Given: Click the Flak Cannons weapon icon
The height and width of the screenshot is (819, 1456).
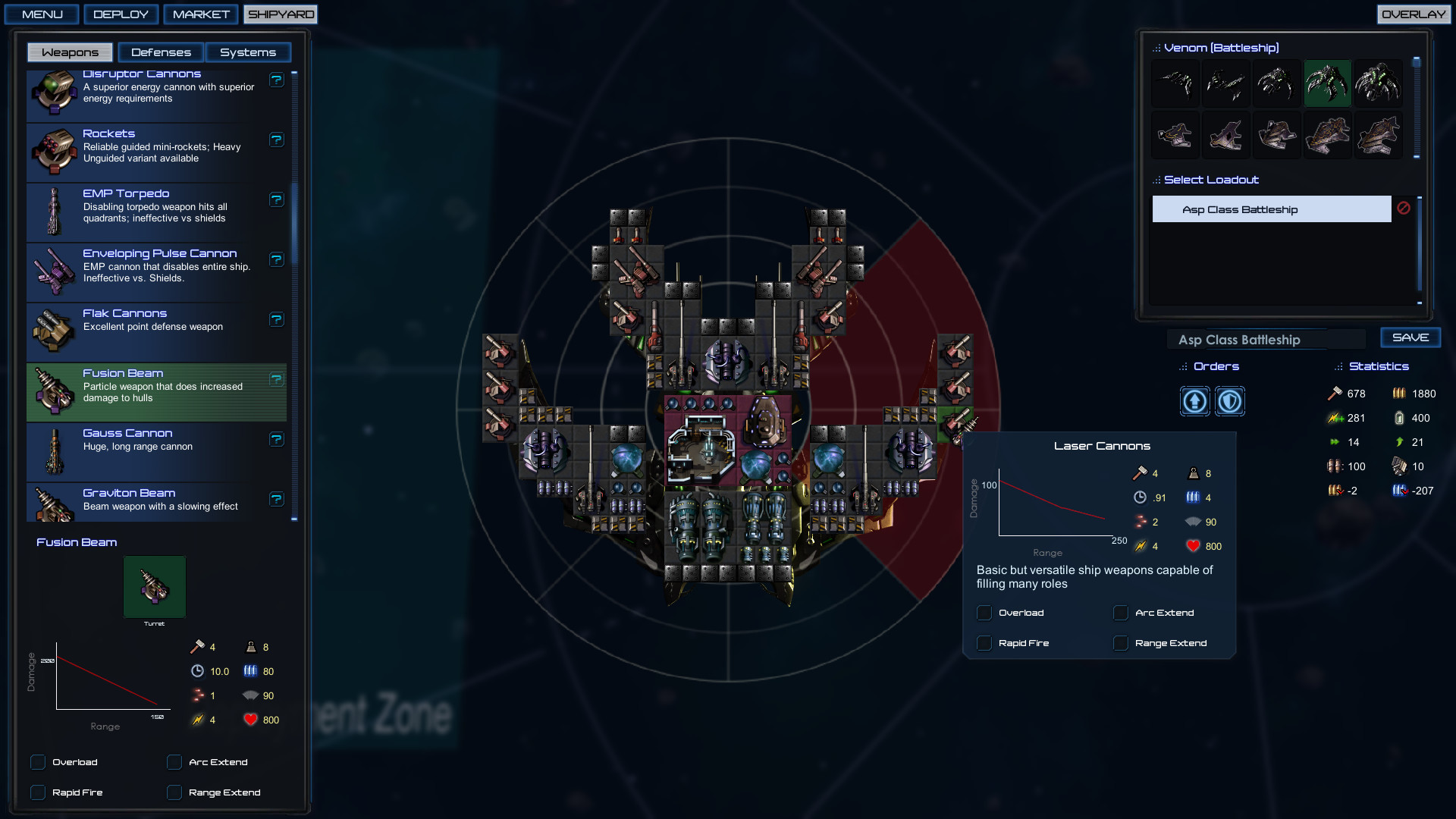Looking at the screenshot, I should coord(53,328).
